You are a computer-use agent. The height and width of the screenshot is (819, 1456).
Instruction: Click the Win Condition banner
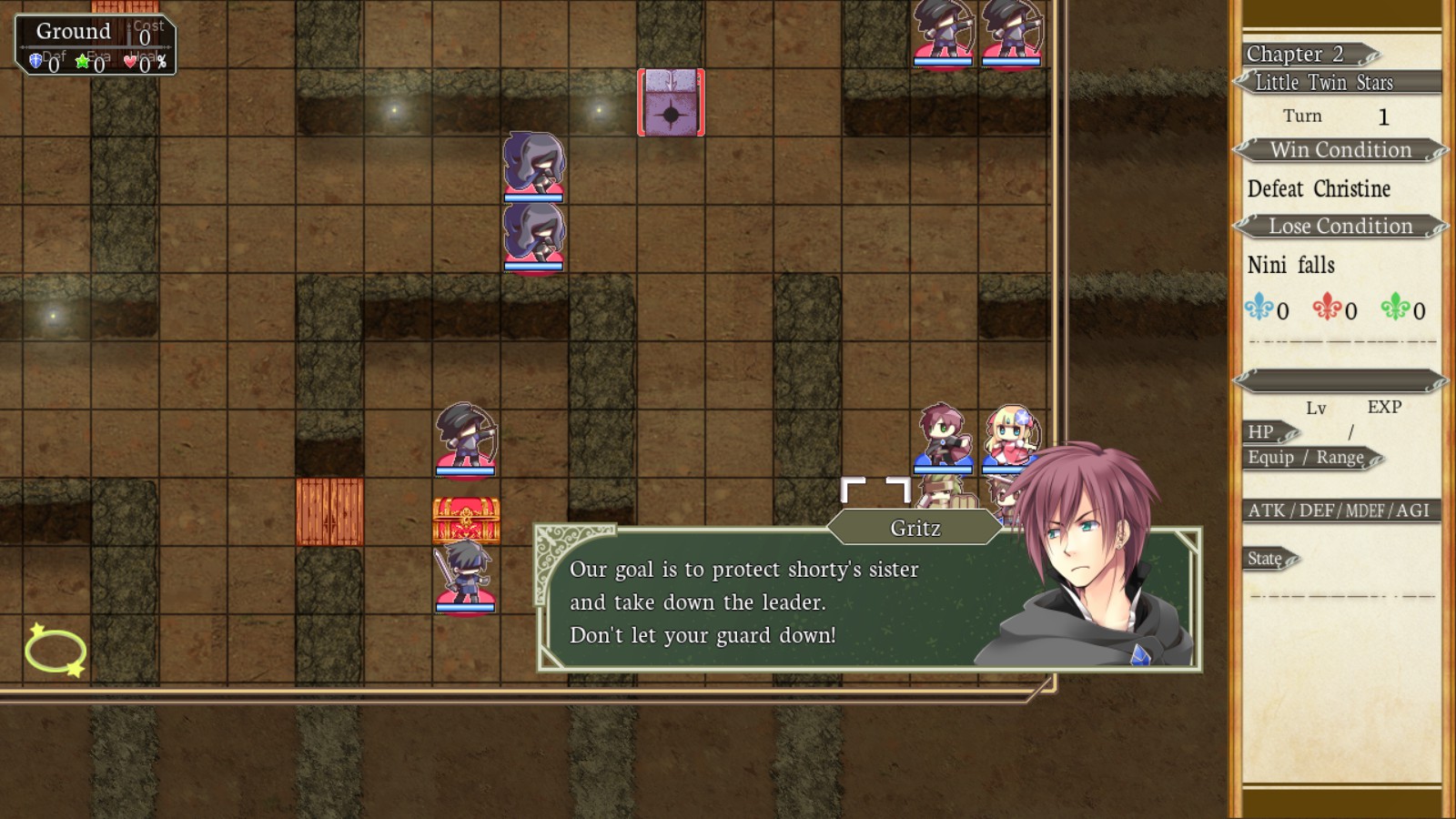click(x=1340, y=149)
